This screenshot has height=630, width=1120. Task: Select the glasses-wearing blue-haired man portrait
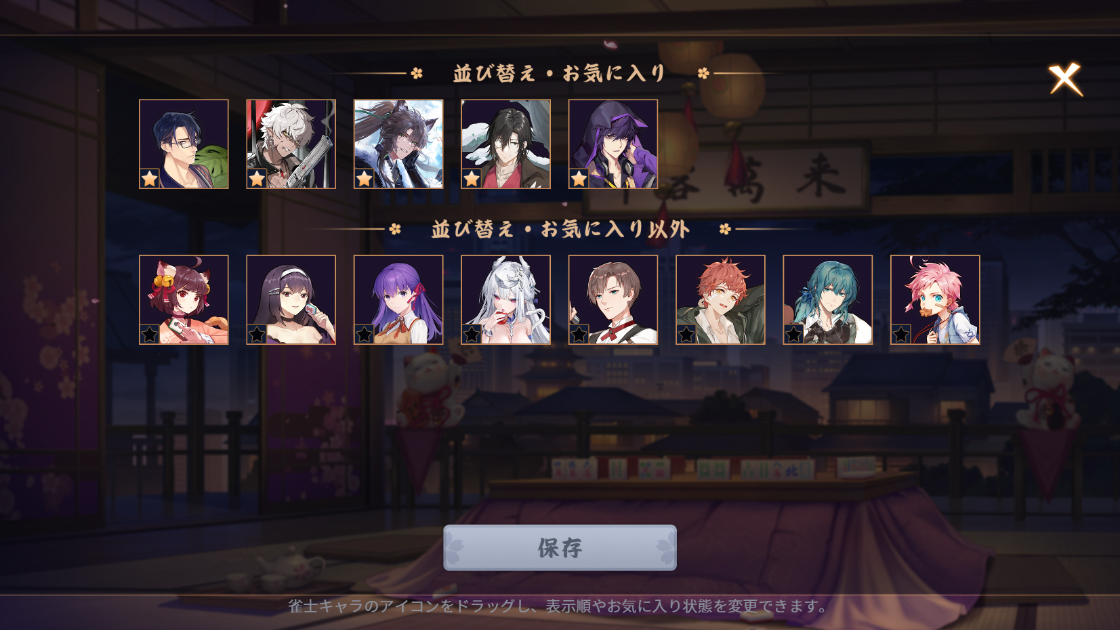(184, 144)
